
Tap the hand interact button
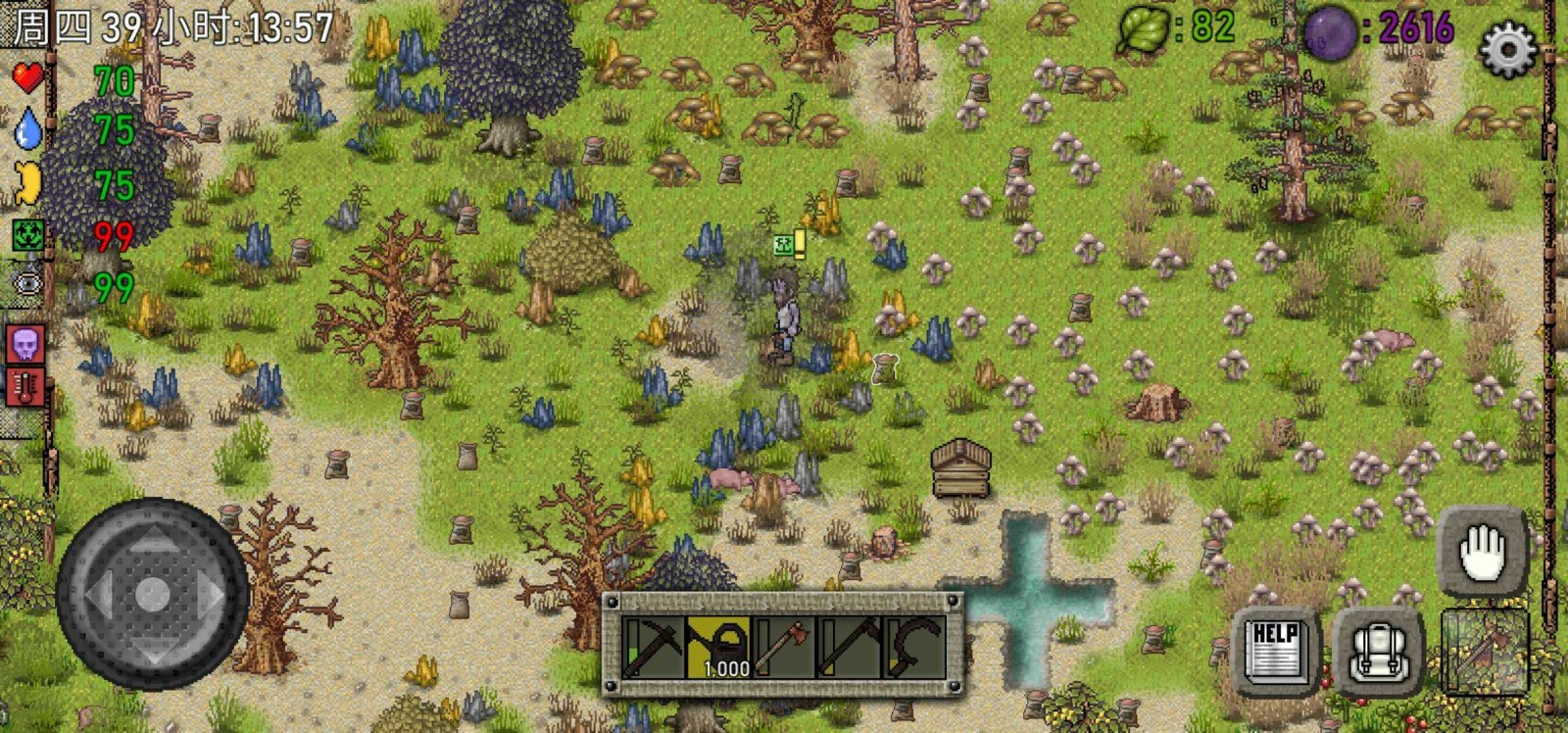pos(1481,553)
